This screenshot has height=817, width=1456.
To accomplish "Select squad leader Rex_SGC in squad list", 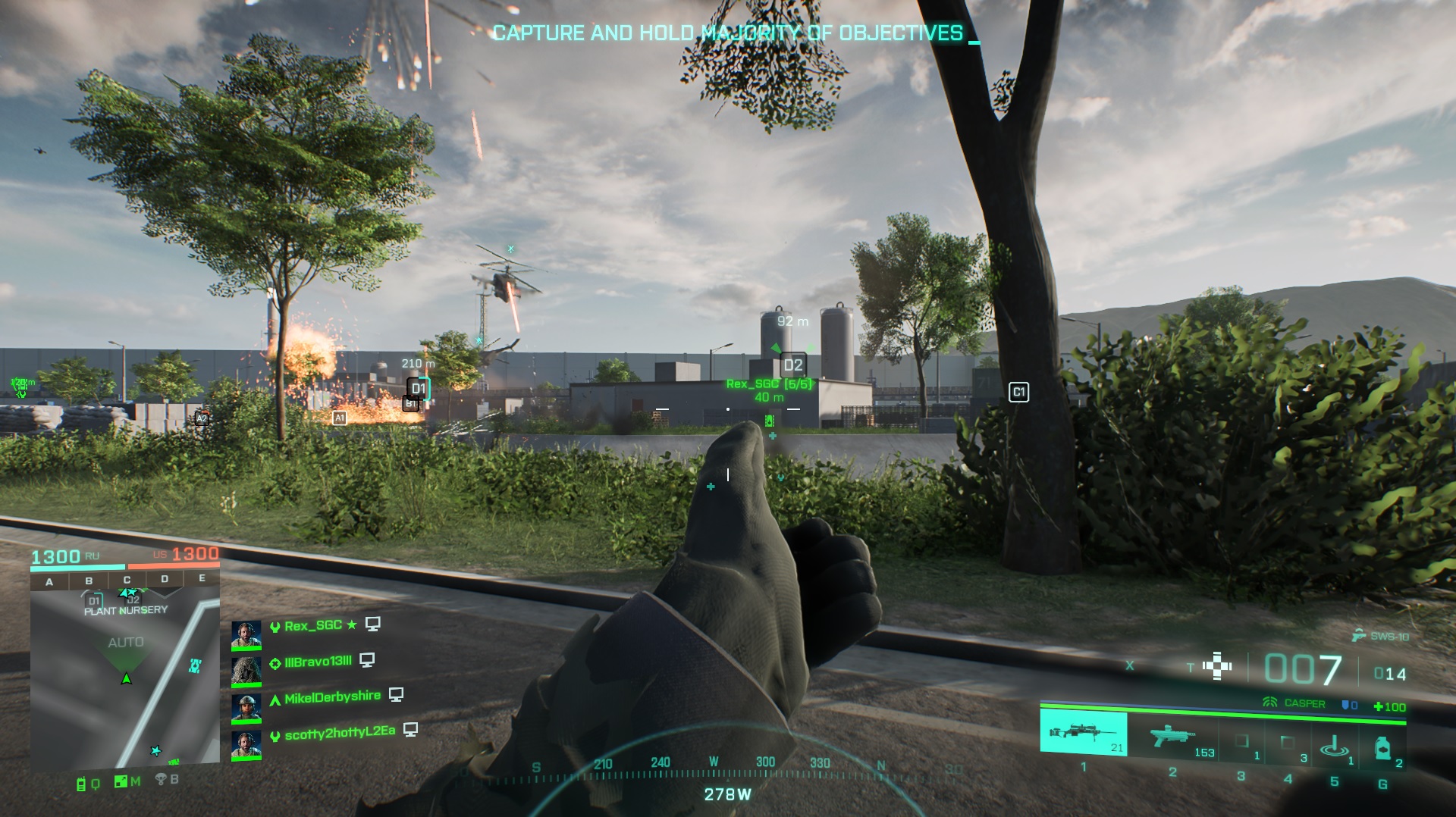I will point(312,626).
